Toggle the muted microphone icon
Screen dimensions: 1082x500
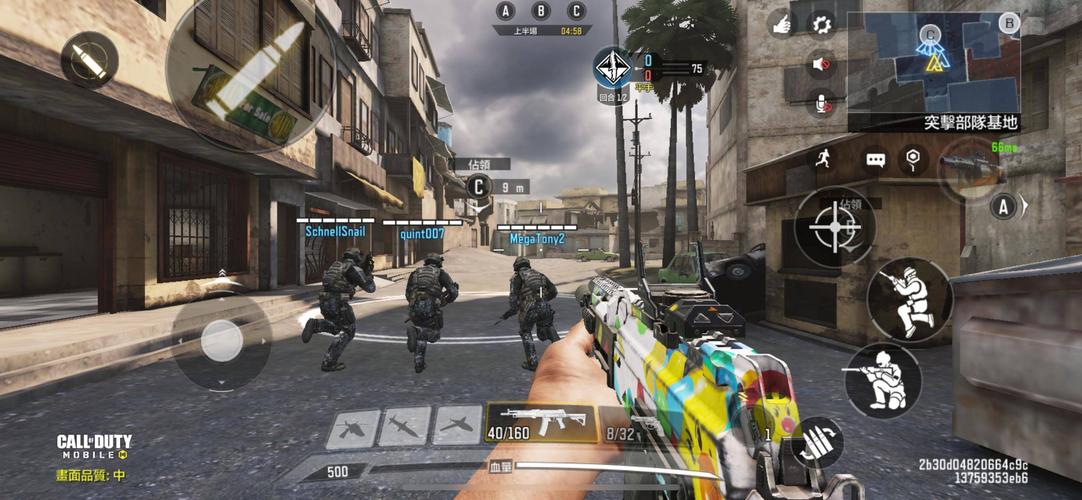pyautogui.click(x=822, y=103)
